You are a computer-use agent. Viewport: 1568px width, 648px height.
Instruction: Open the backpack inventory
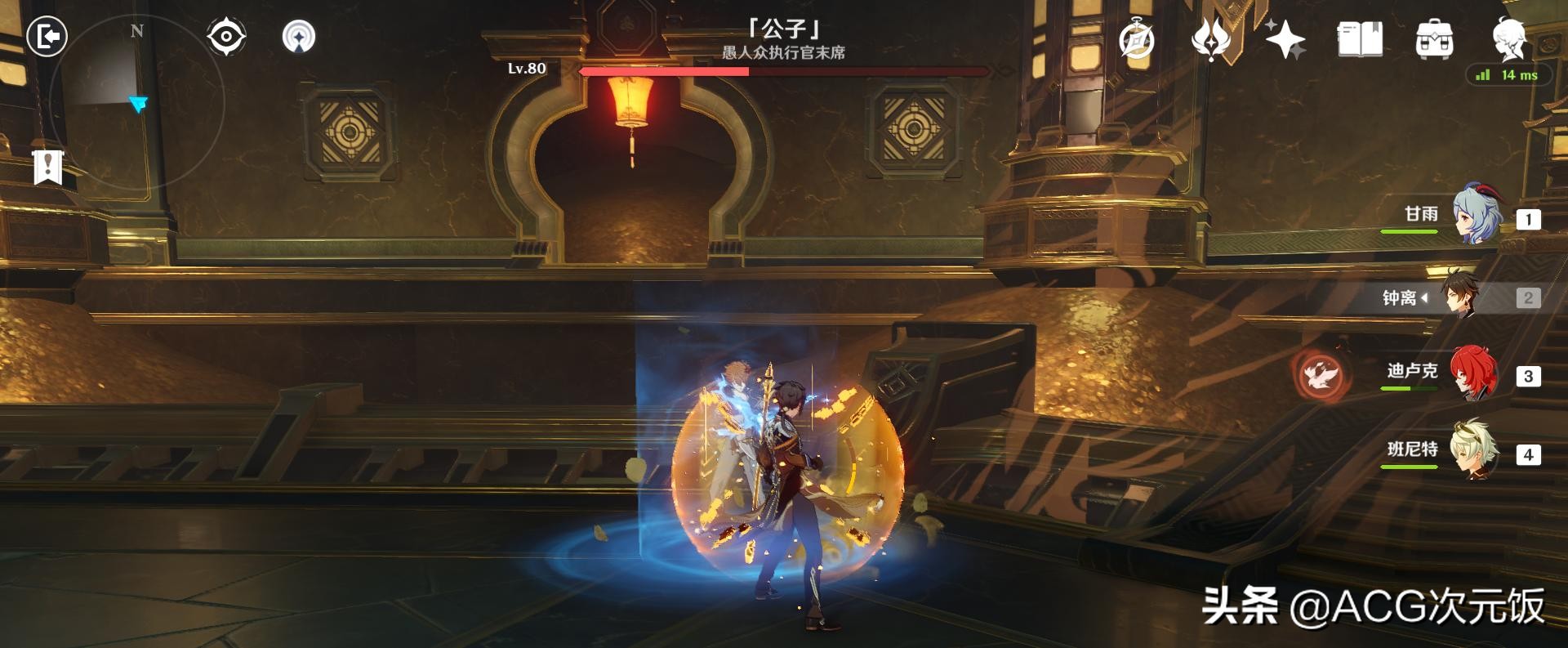click(1434, 39)
